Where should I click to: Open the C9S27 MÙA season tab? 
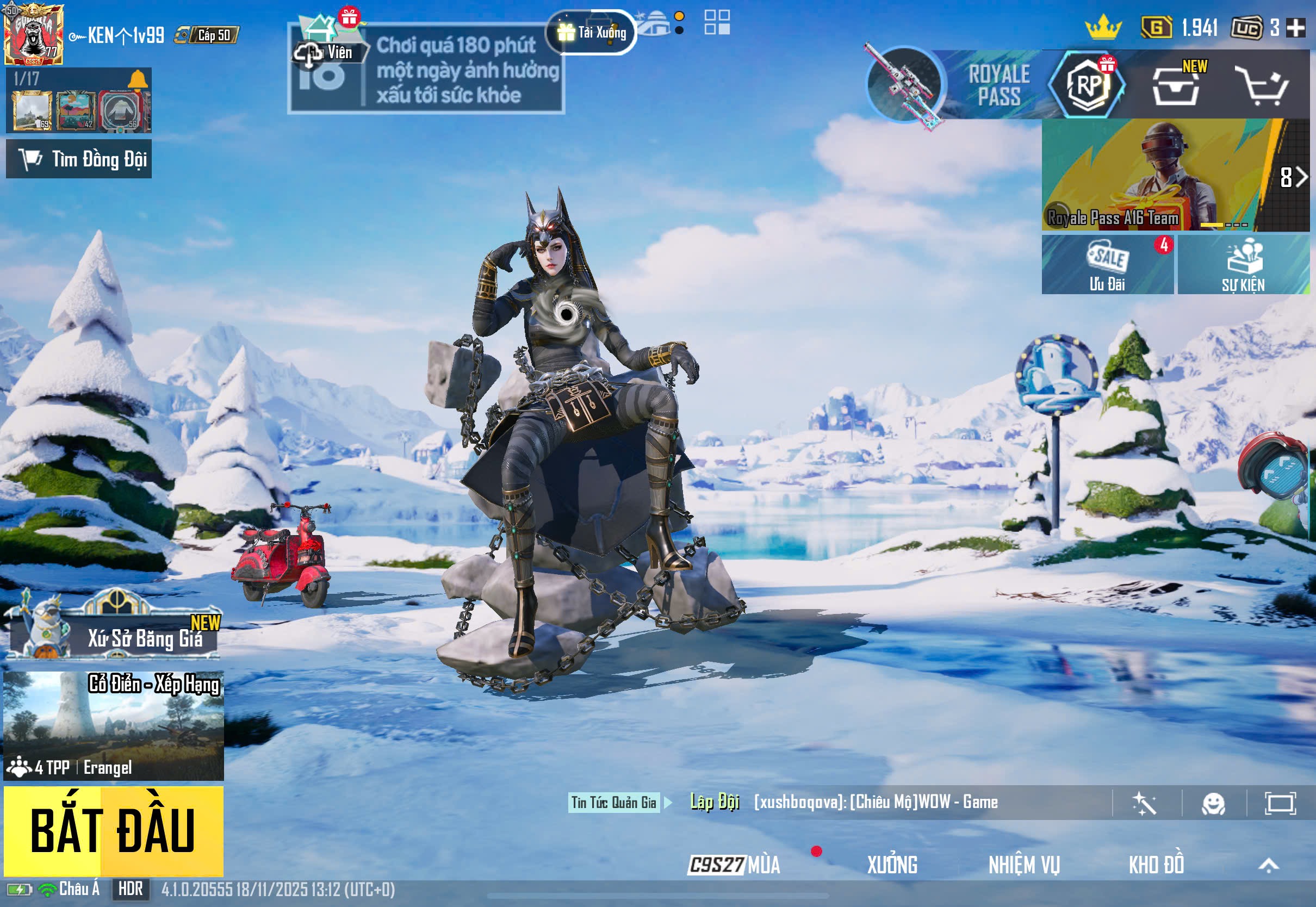pyautogui.click(x=734, y=865)
